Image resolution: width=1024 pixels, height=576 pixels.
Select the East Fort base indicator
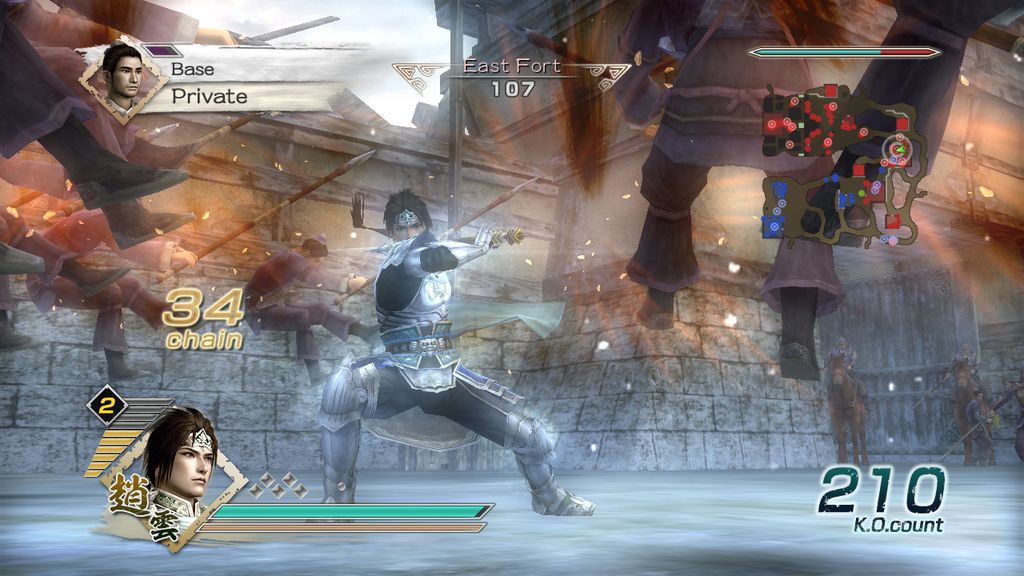point(511,78)
